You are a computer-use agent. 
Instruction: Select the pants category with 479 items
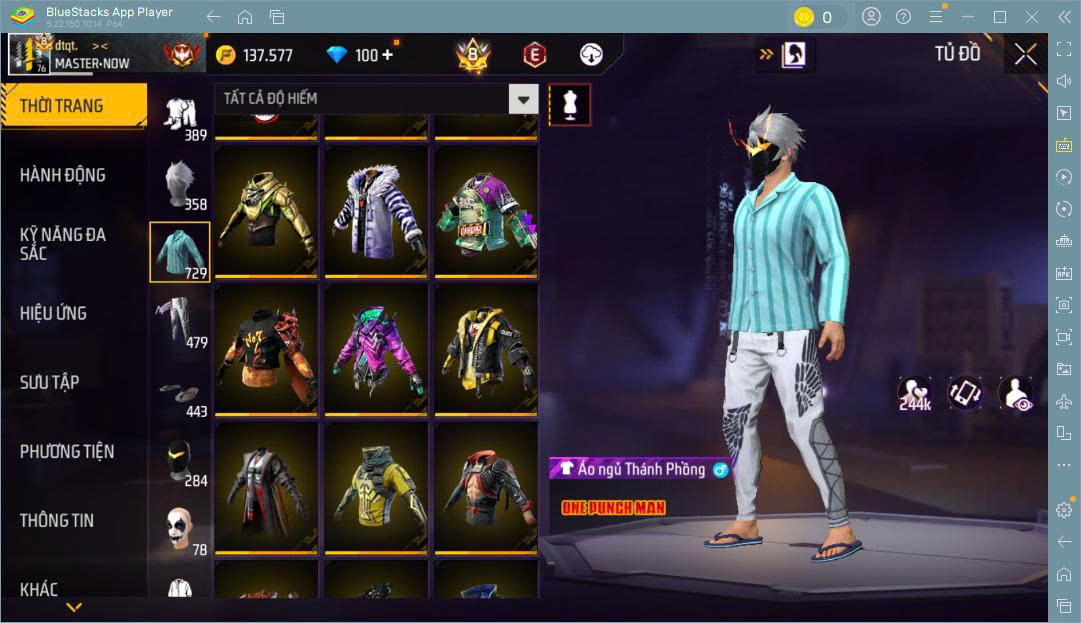[x=180, y=322]
